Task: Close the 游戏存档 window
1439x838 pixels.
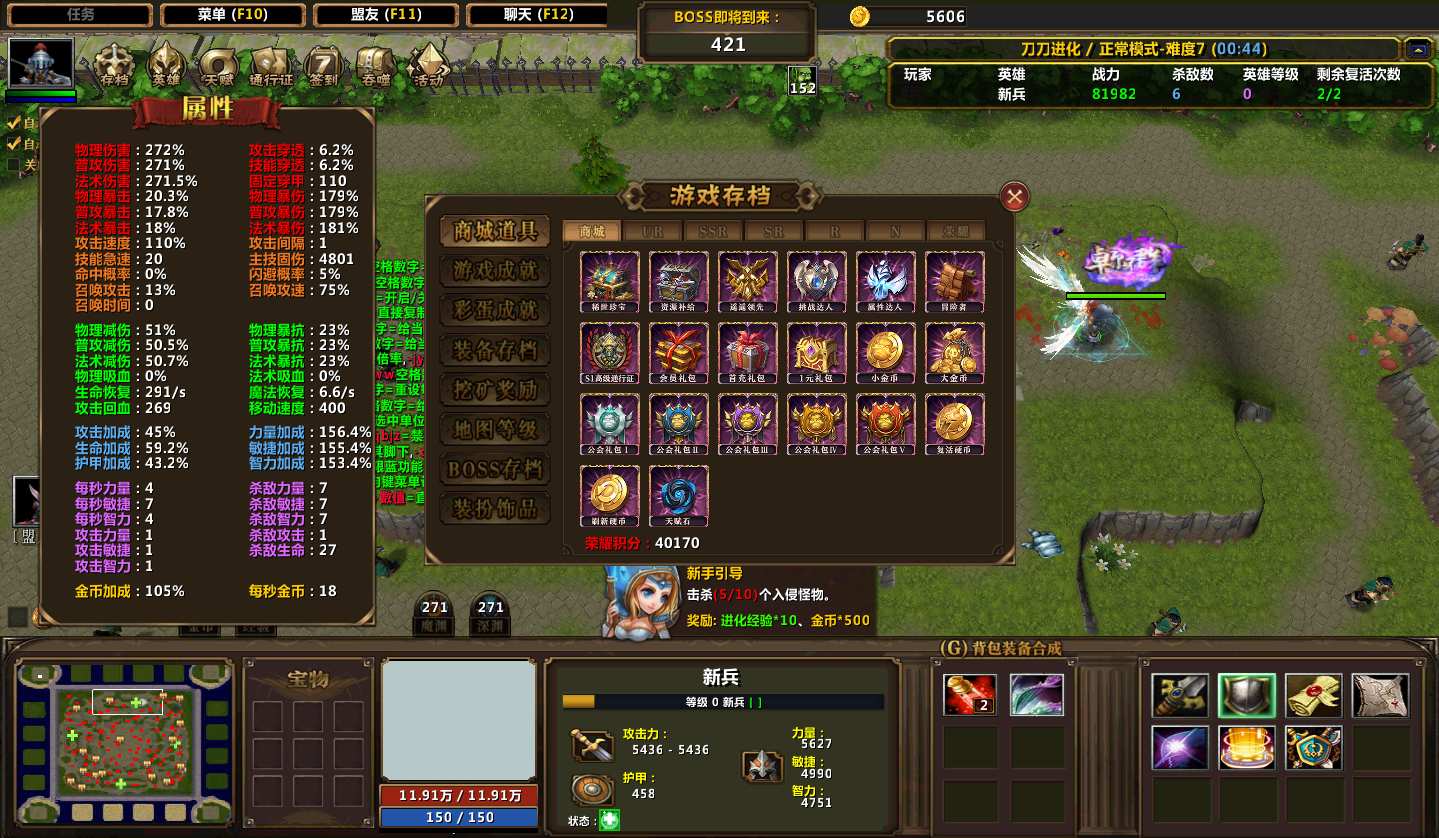Action: 1014,197
